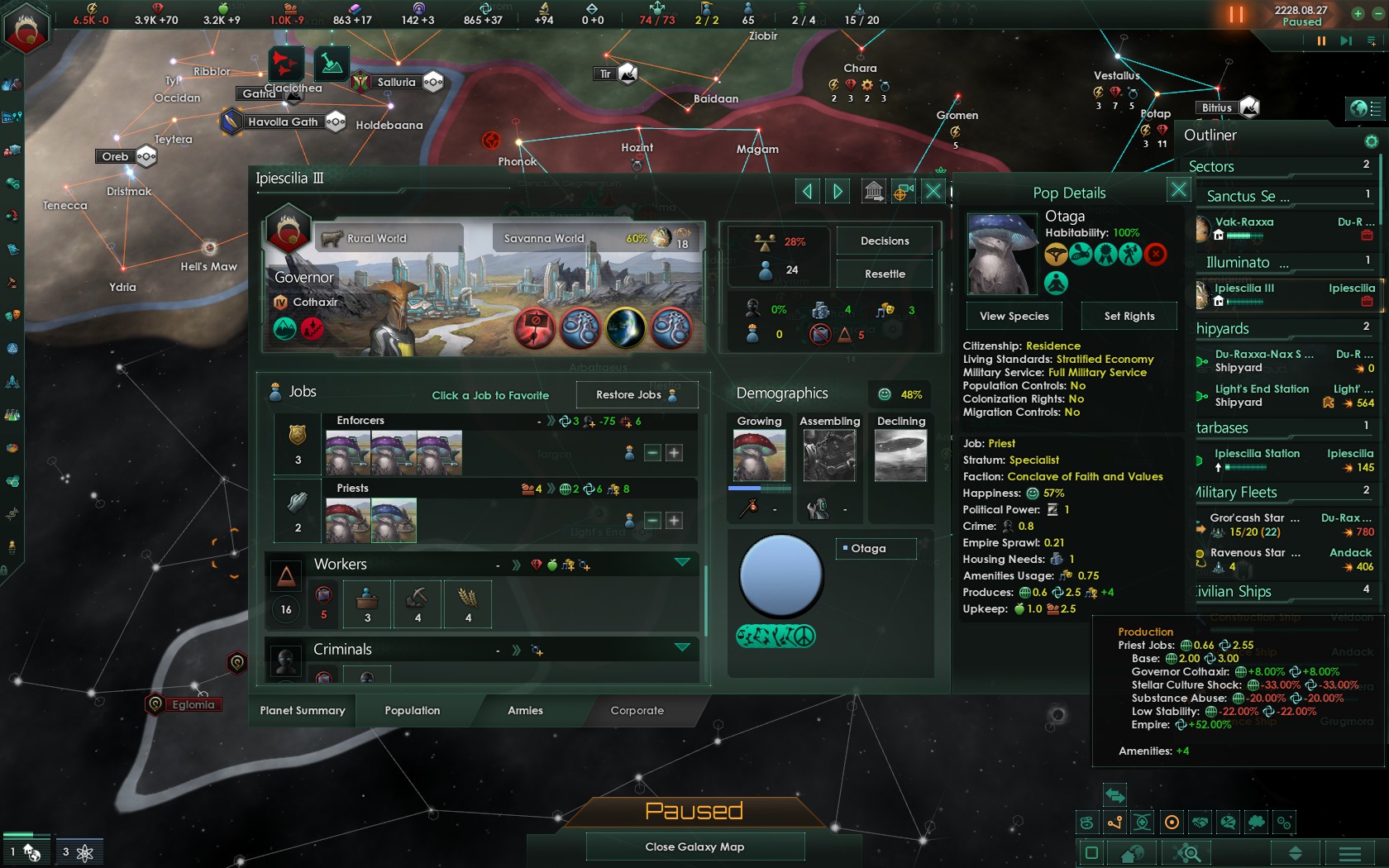Open the Corporate tab
1389x868 pixels.
637,710
